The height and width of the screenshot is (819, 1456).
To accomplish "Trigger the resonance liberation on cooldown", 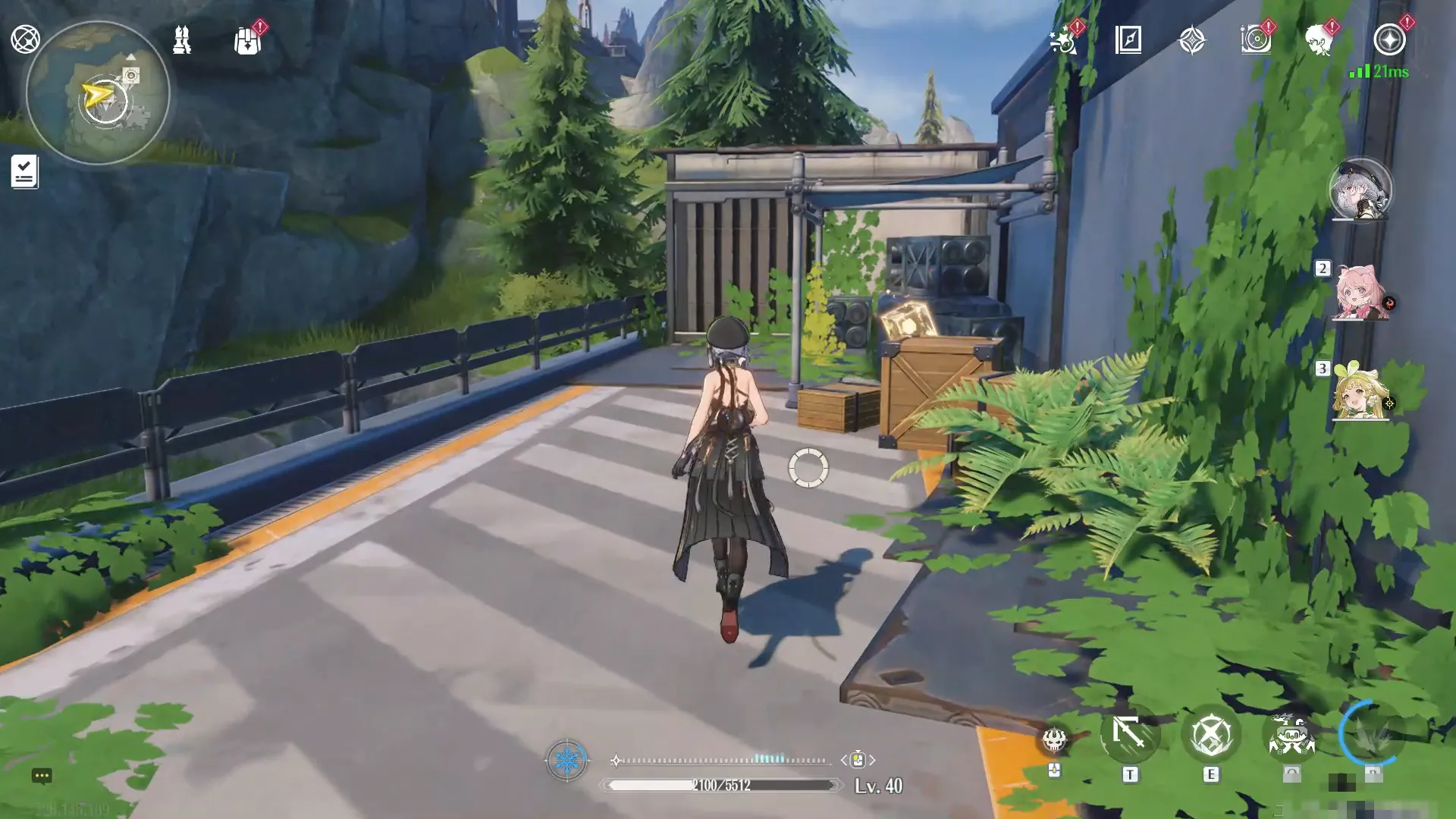I will point(1371,733).
